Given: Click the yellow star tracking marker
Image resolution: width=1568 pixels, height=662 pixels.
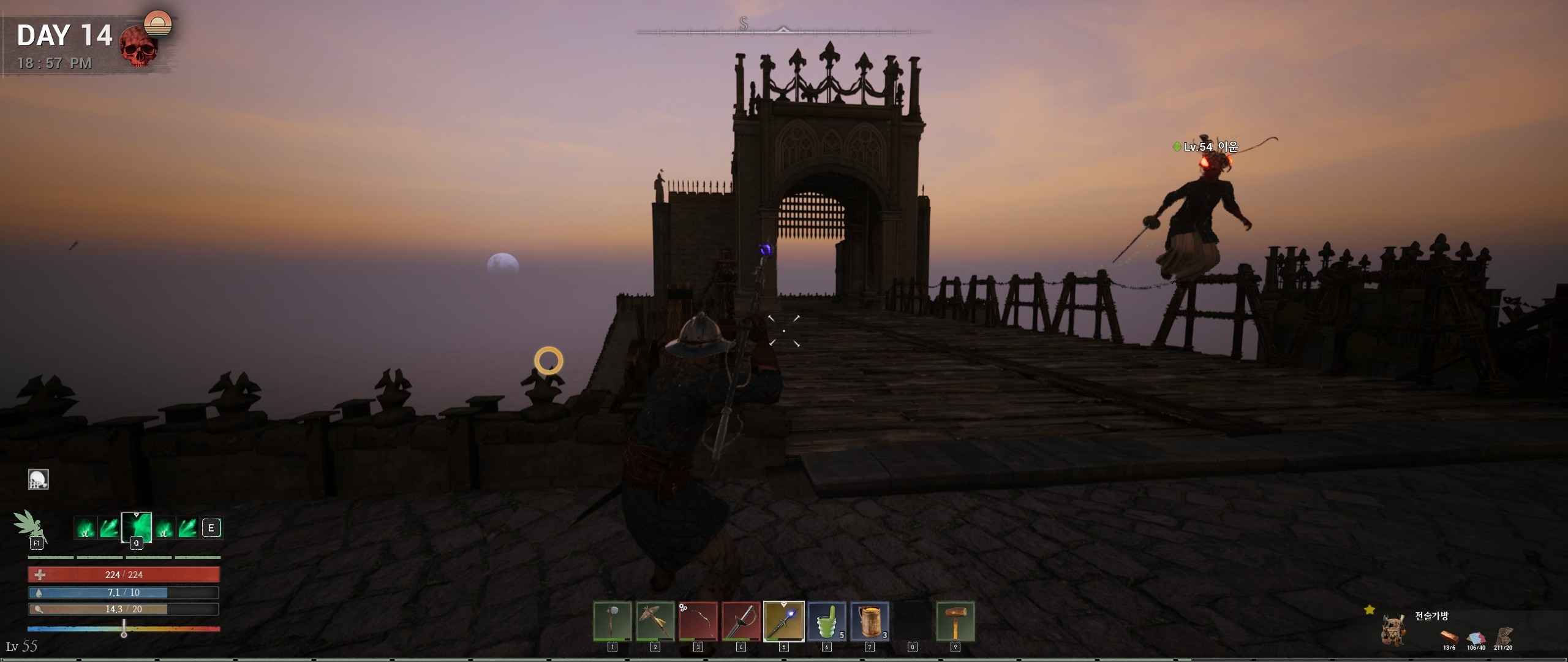Looking at the screenshot, I should point(1370,609).
